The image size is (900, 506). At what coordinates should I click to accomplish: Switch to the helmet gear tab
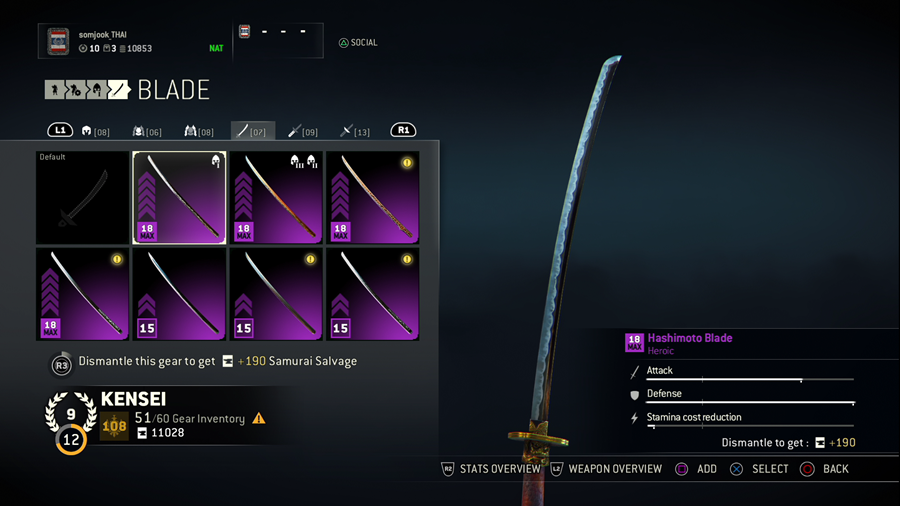96,131
